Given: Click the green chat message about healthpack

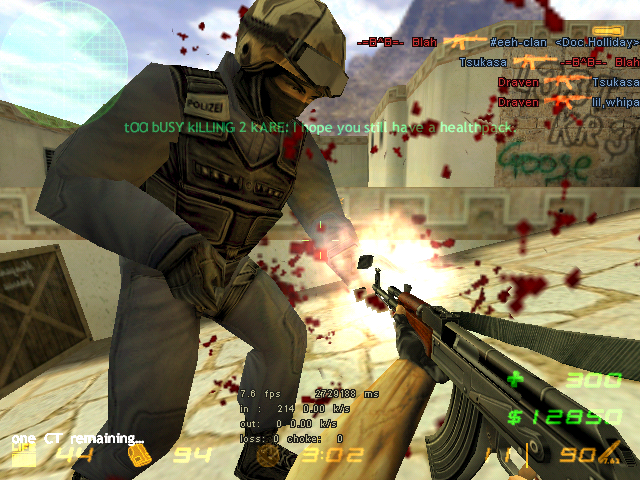Looking at the screenshot, I should pos(318,128).
